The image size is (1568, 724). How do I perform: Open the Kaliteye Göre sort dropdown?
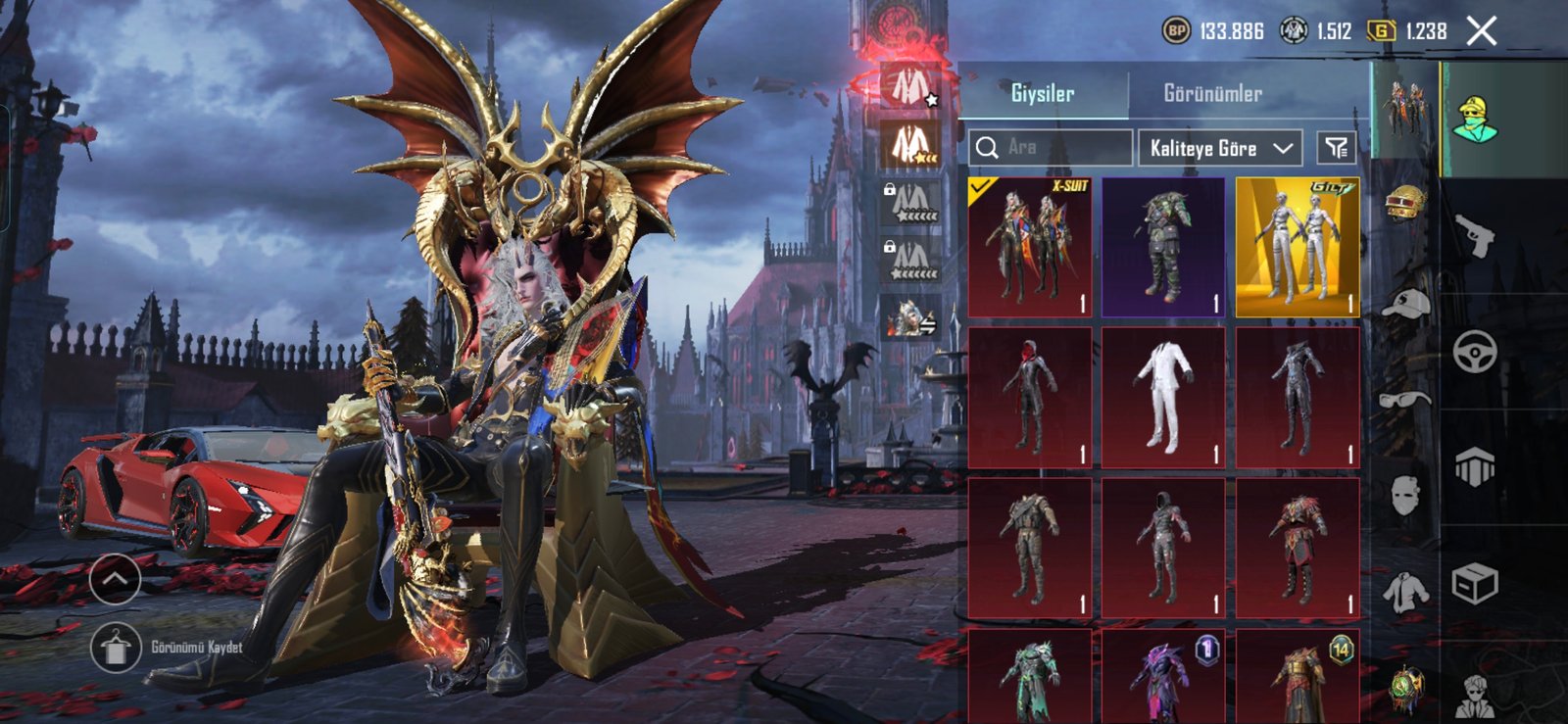[1220, 148]
